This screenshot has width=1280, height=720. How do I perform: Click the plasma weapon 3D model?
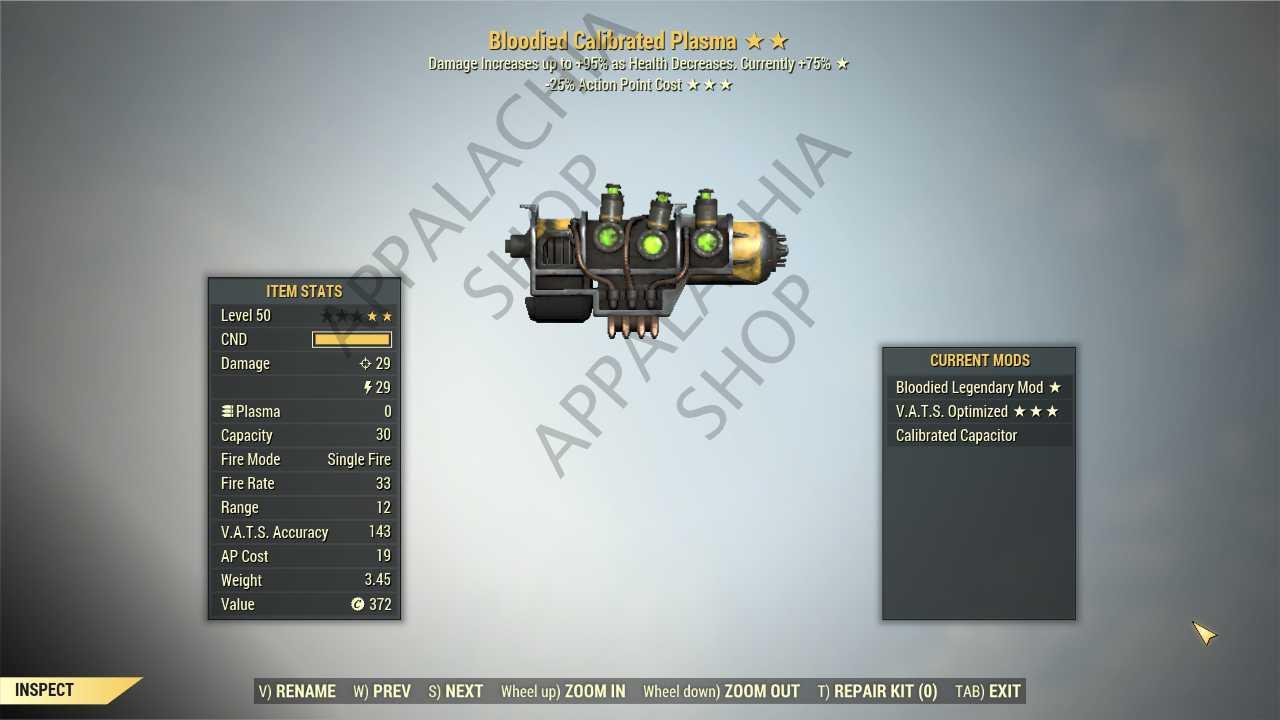pos(650,250)
